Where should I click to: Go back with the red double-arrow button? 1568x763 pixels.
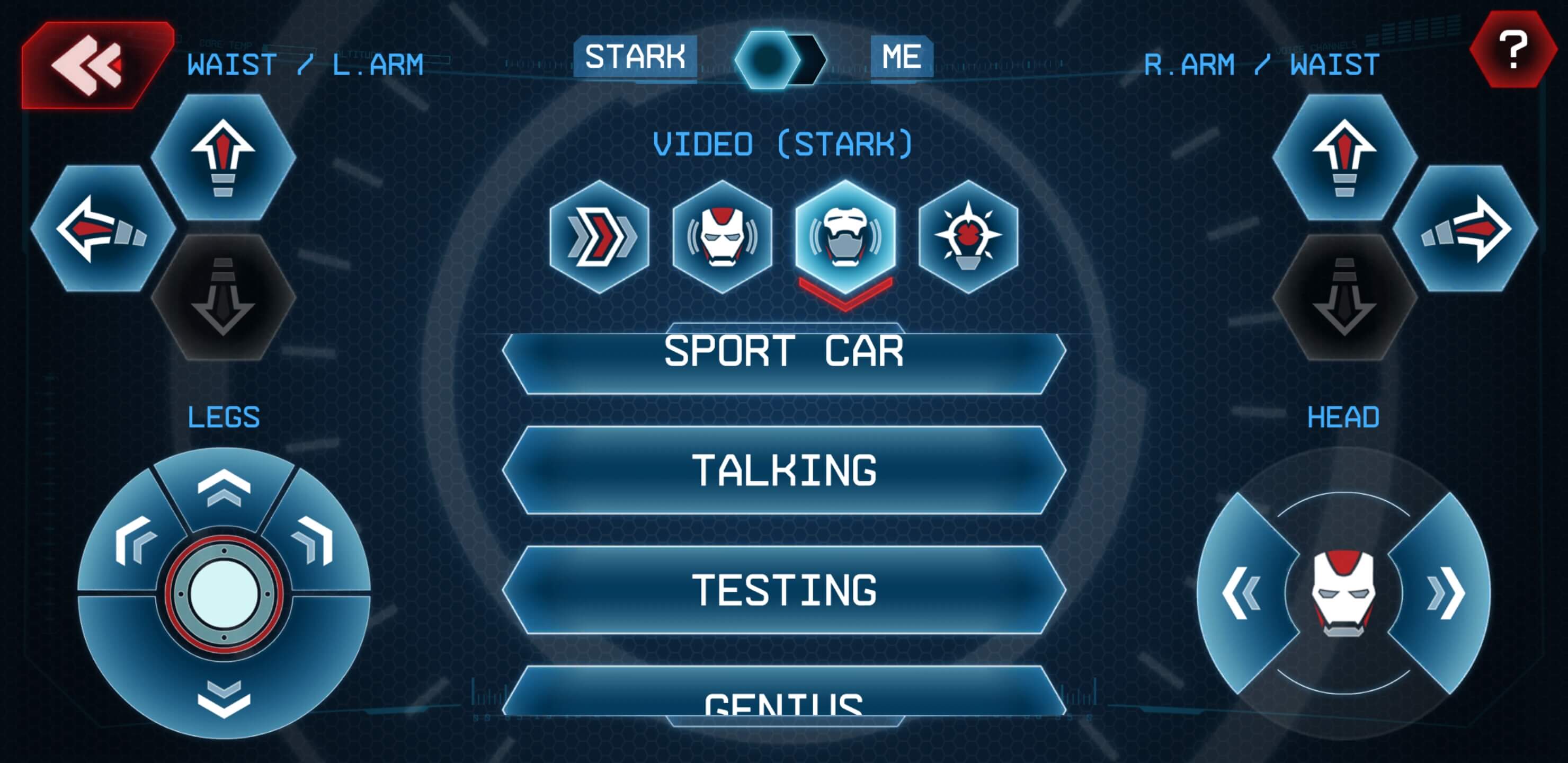[x=91, y=64]
